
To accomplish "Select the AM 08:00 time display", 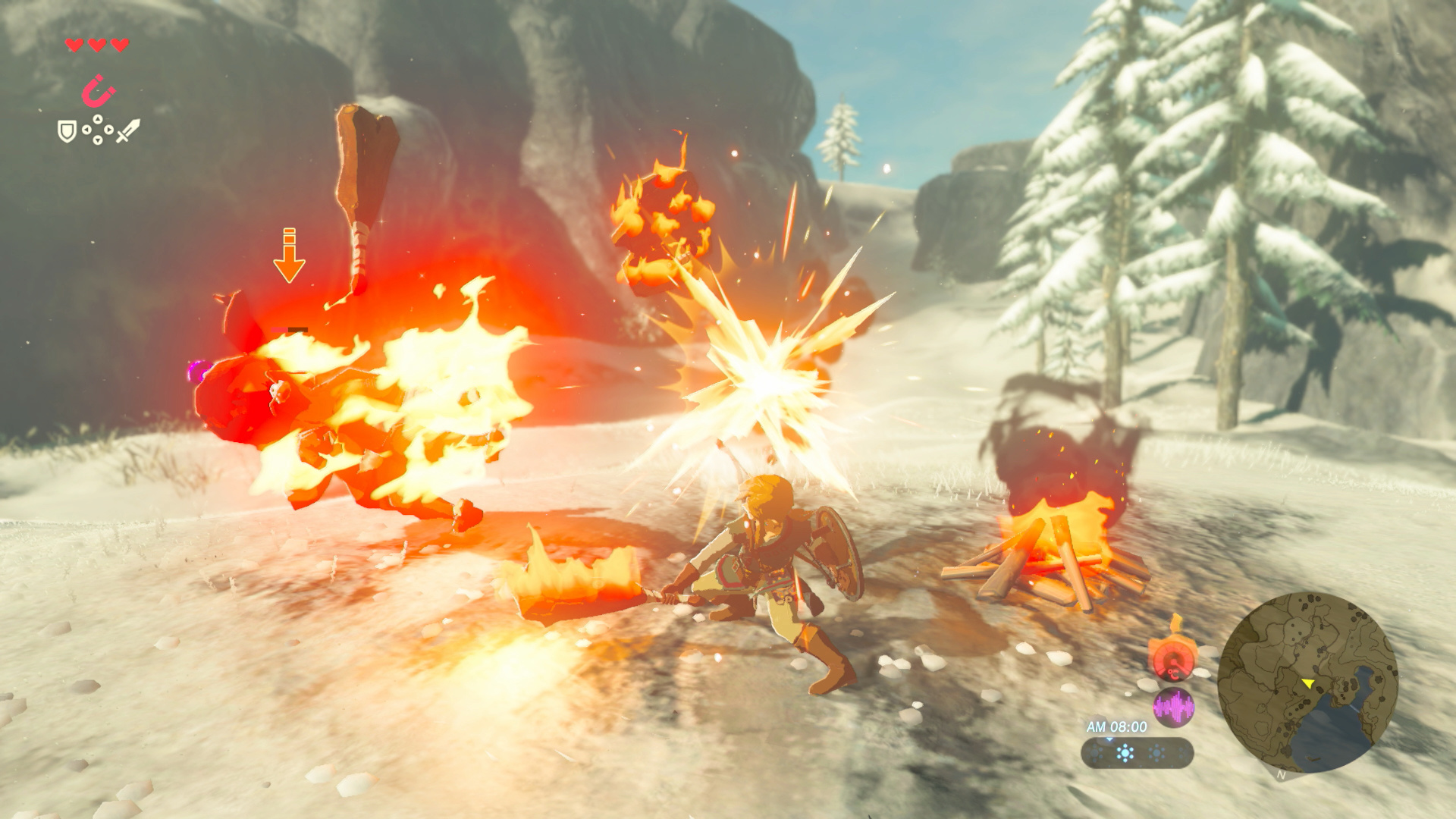I will 1117,726.
